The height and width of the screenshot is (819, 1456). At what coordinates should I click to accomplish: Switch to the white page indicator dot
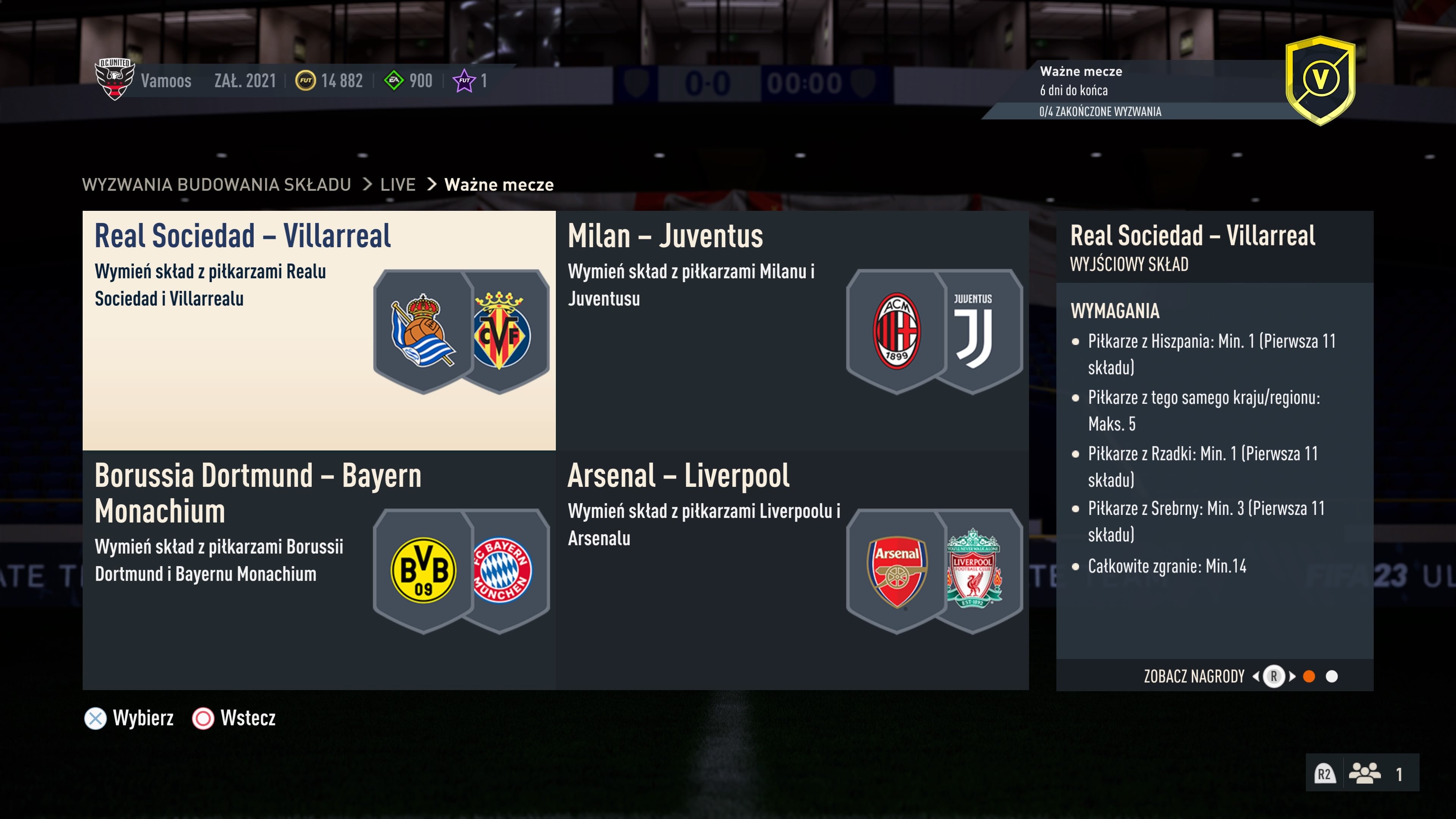tap(1332, 676)
